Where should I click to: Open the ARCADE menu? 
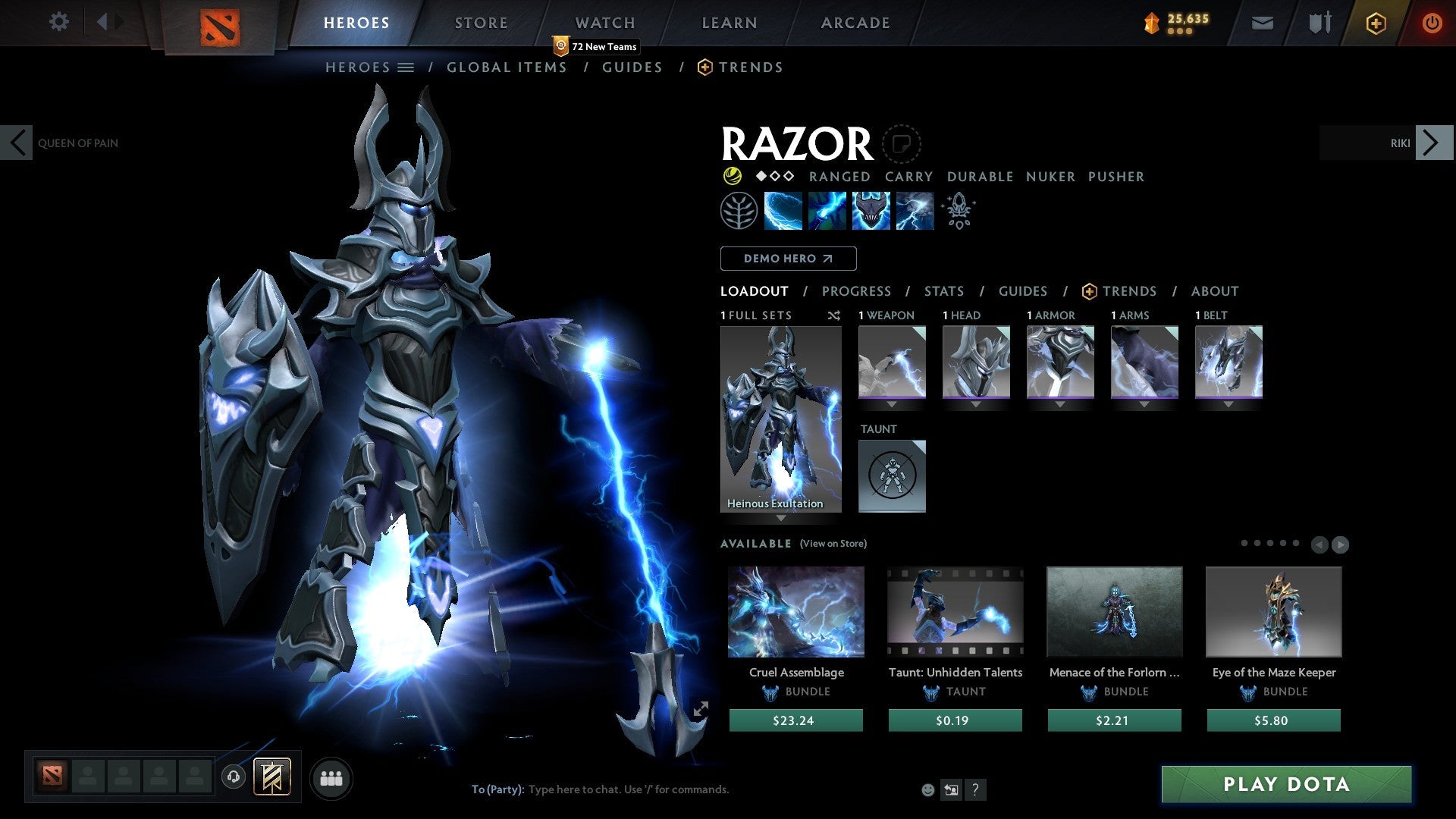click(x=855, y=22)
